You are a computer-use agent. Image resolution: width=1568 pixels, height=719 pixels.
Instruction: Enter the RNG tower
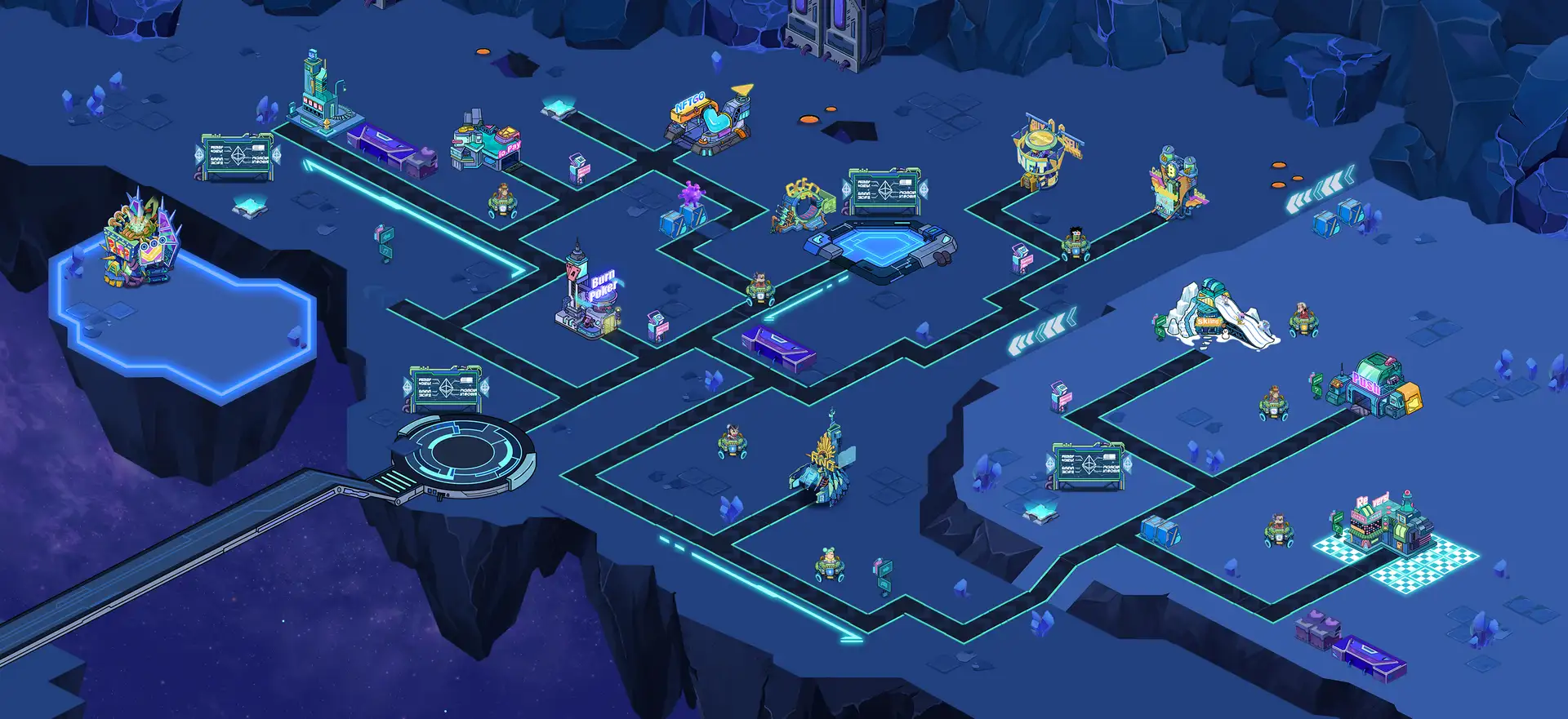tap(824, 468)
